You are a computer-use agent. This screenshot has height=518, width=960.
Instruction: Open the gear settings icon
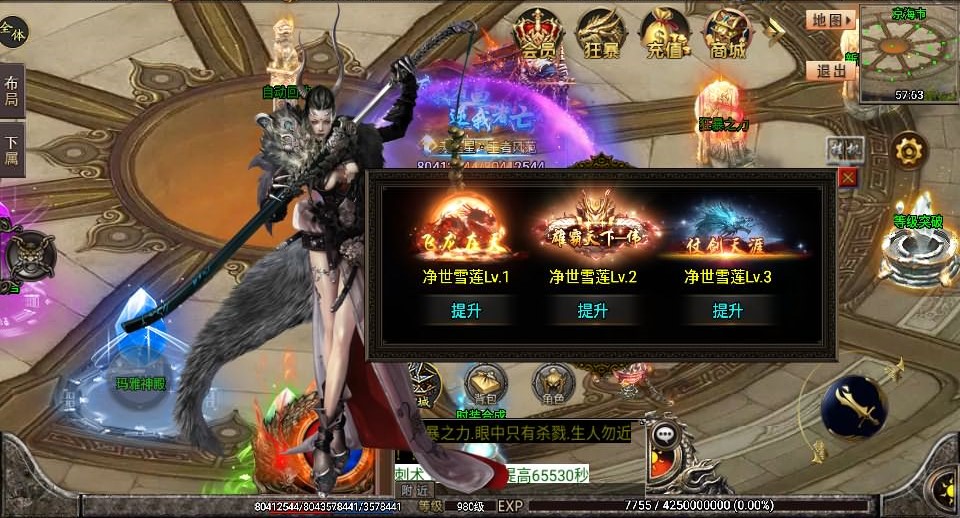[x=908, y=152]
